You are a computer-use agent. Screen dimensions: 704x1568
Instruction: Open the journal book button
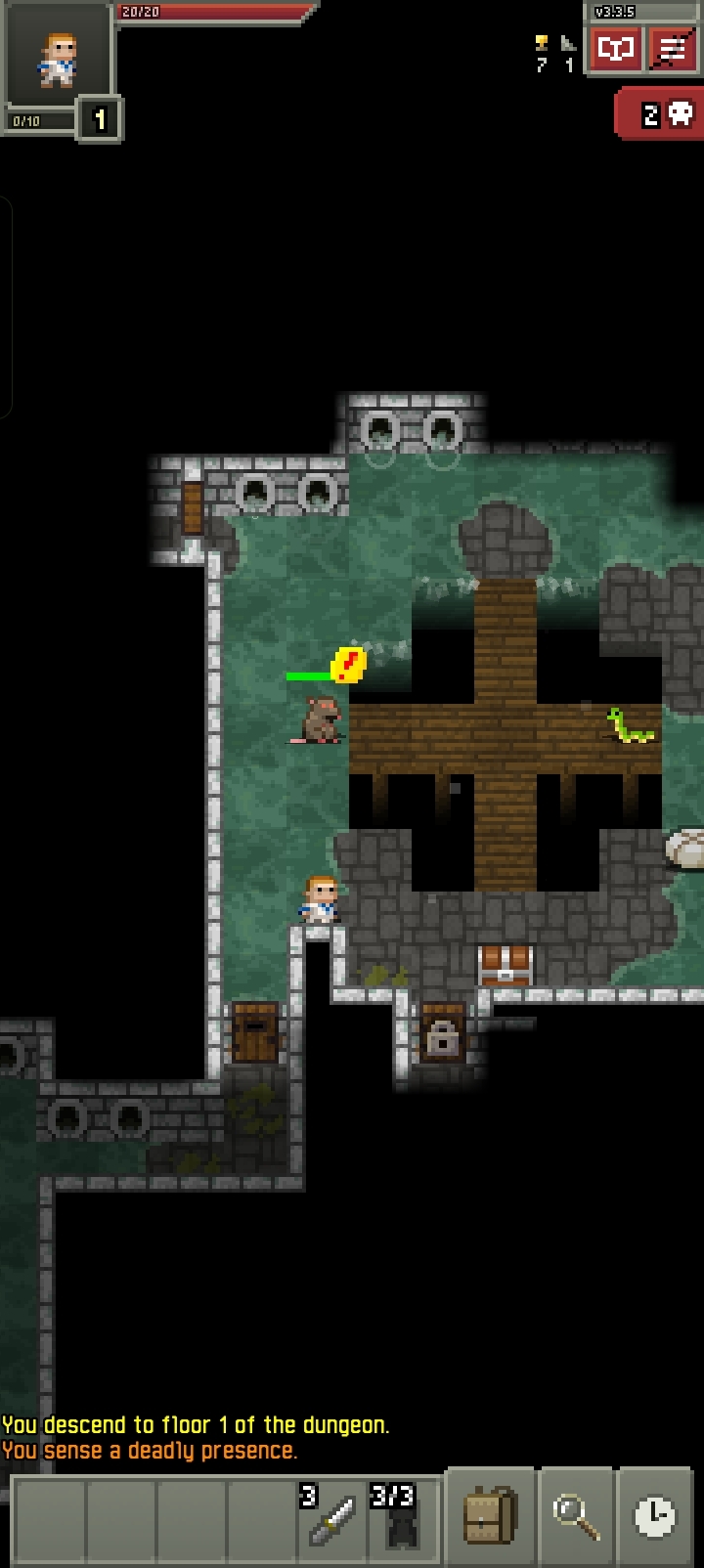[x=615, y=49]
